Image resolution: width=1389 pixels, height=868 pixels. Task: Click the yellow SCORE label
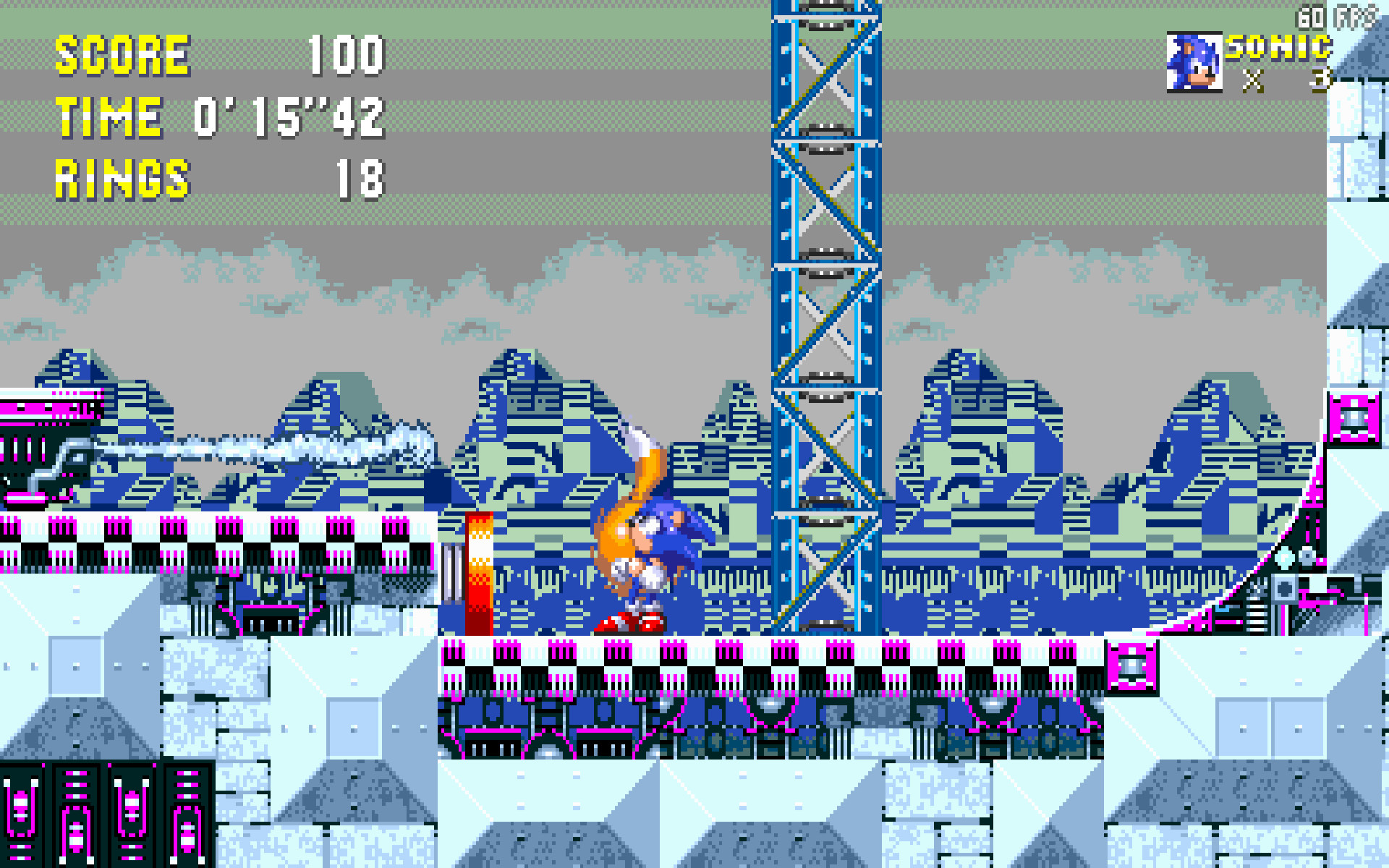click(x=123, y=54)
